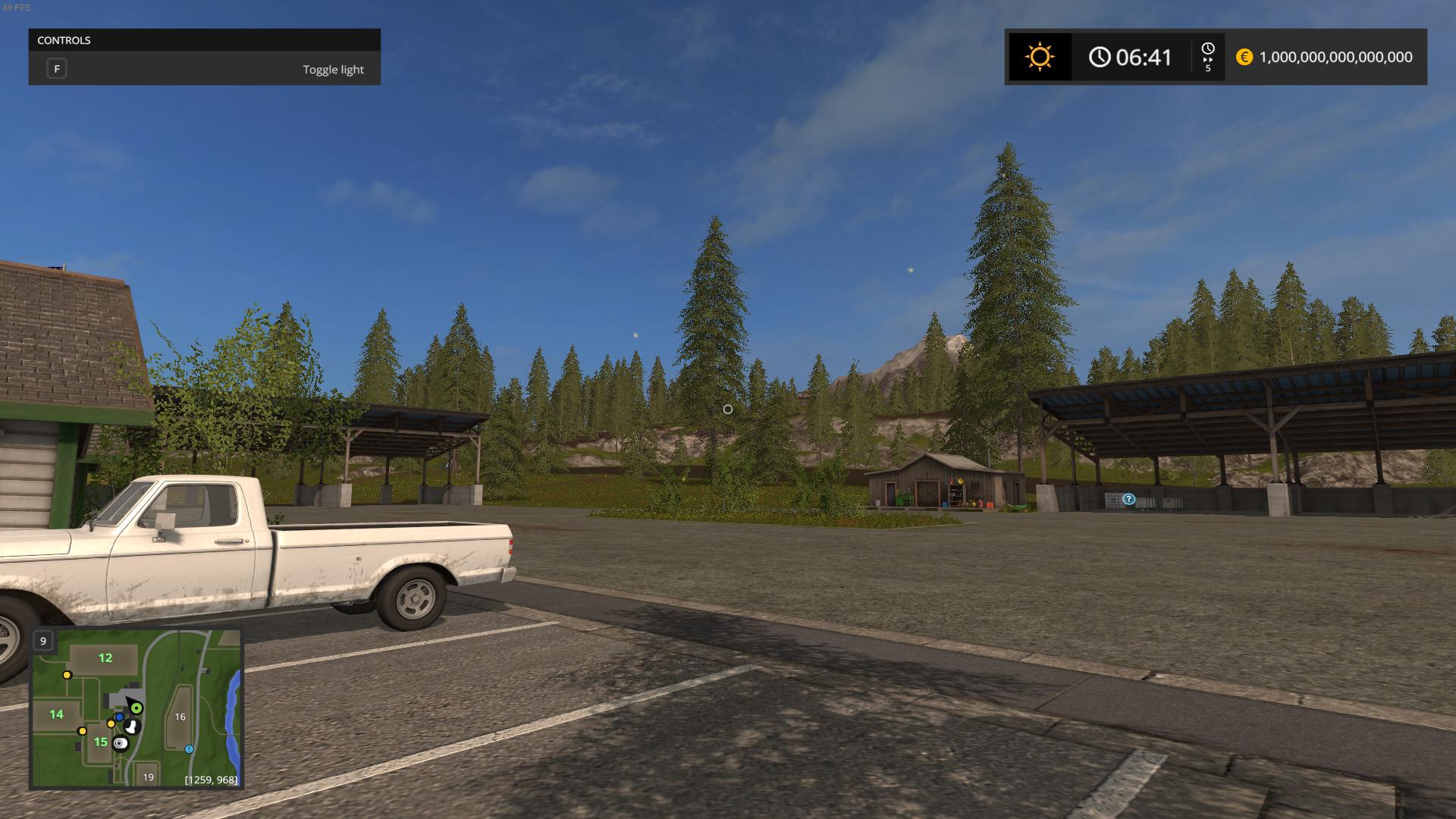The width and height of the screenshot is (1456, 819).
Task: Click the euro coin money icon
Action: pos(1244,57)
